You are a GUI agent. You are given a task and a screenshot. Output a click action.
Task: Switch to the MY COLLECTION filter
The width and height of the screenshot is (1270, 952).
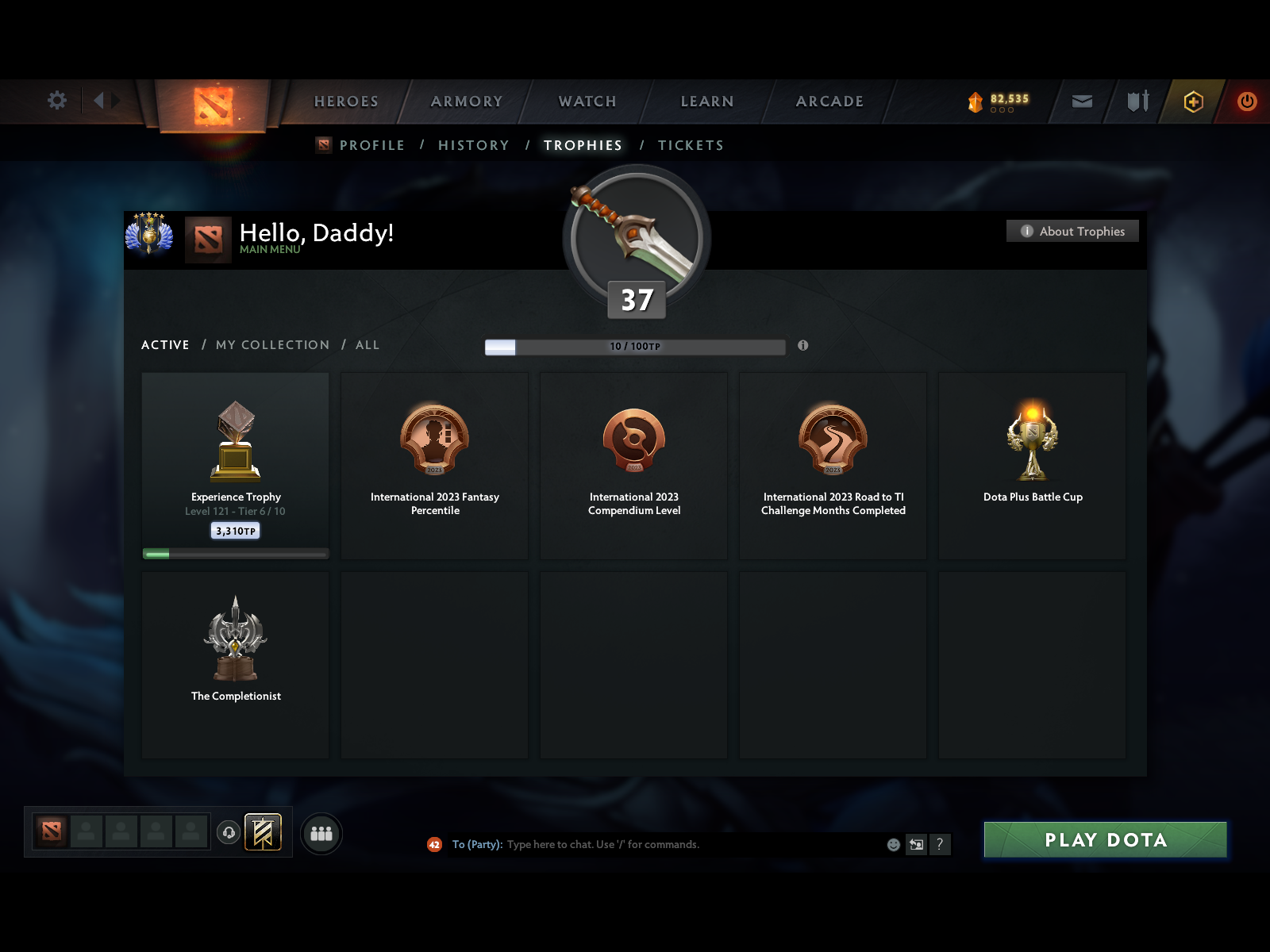coord(272,345)
